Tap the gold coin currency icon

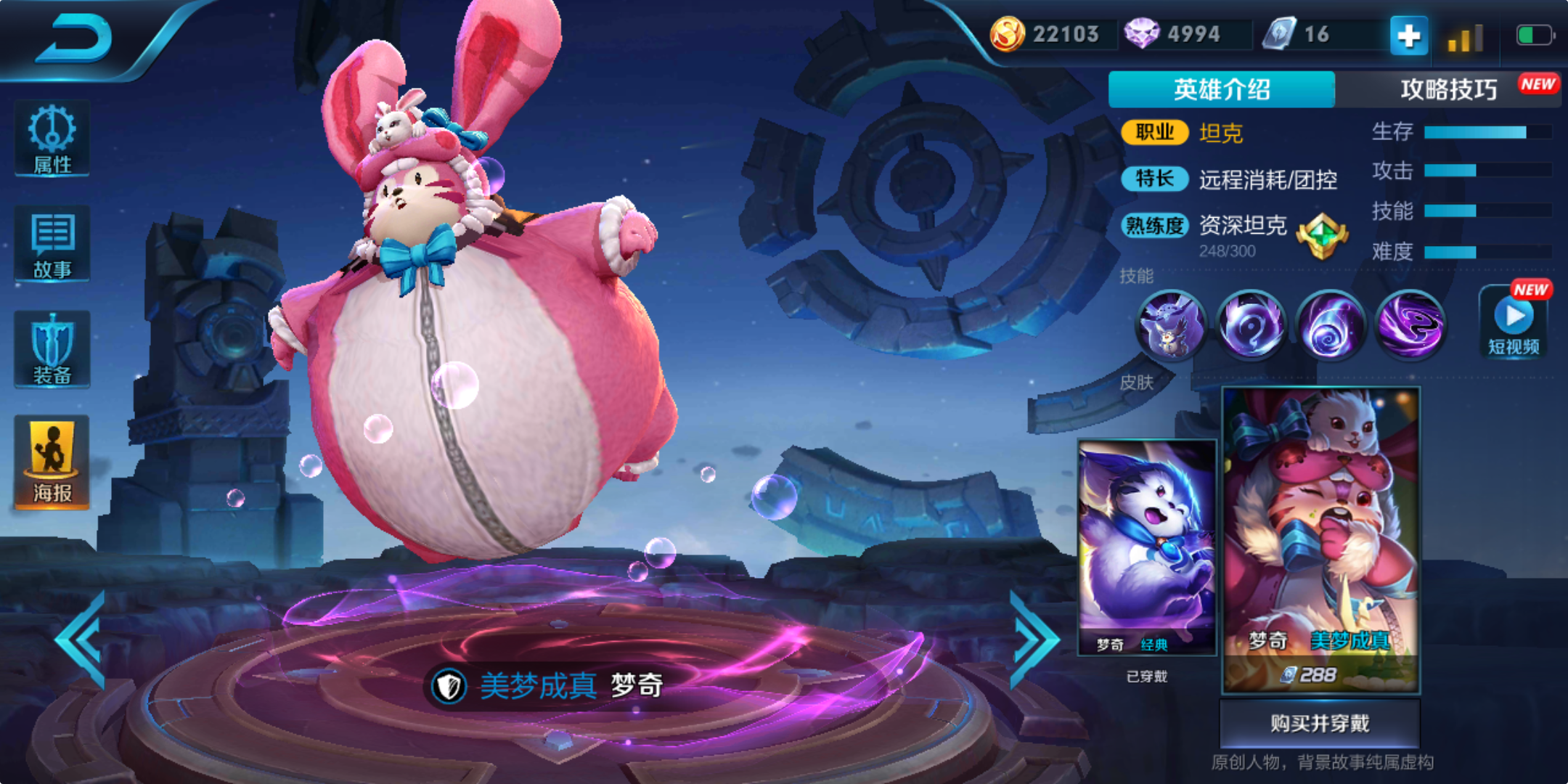(x=1009, y=33)
